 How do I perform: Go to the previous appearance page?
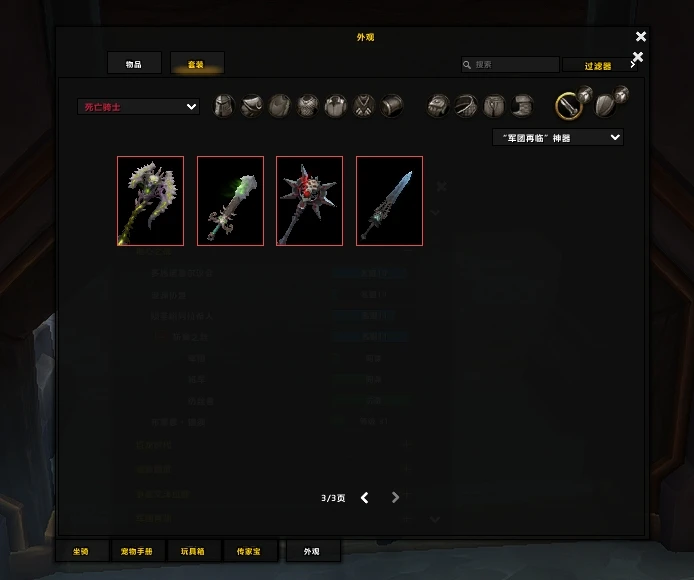point(365,498)
